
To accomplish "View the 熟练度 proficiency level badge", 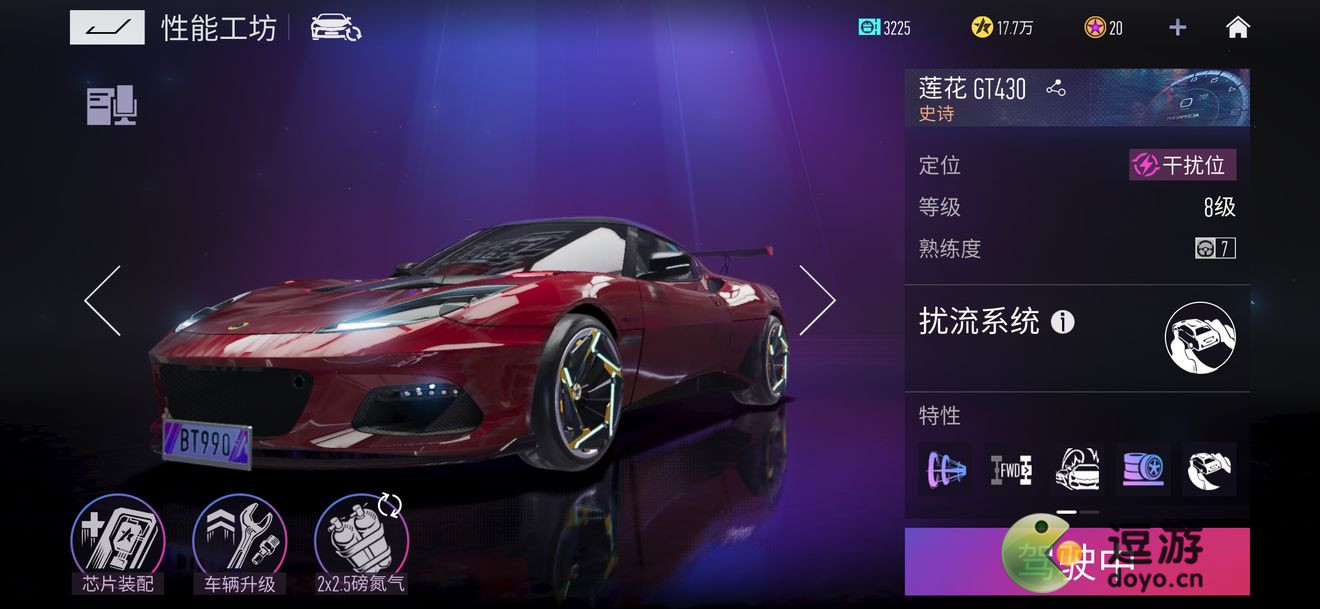I will (1215, 248).
